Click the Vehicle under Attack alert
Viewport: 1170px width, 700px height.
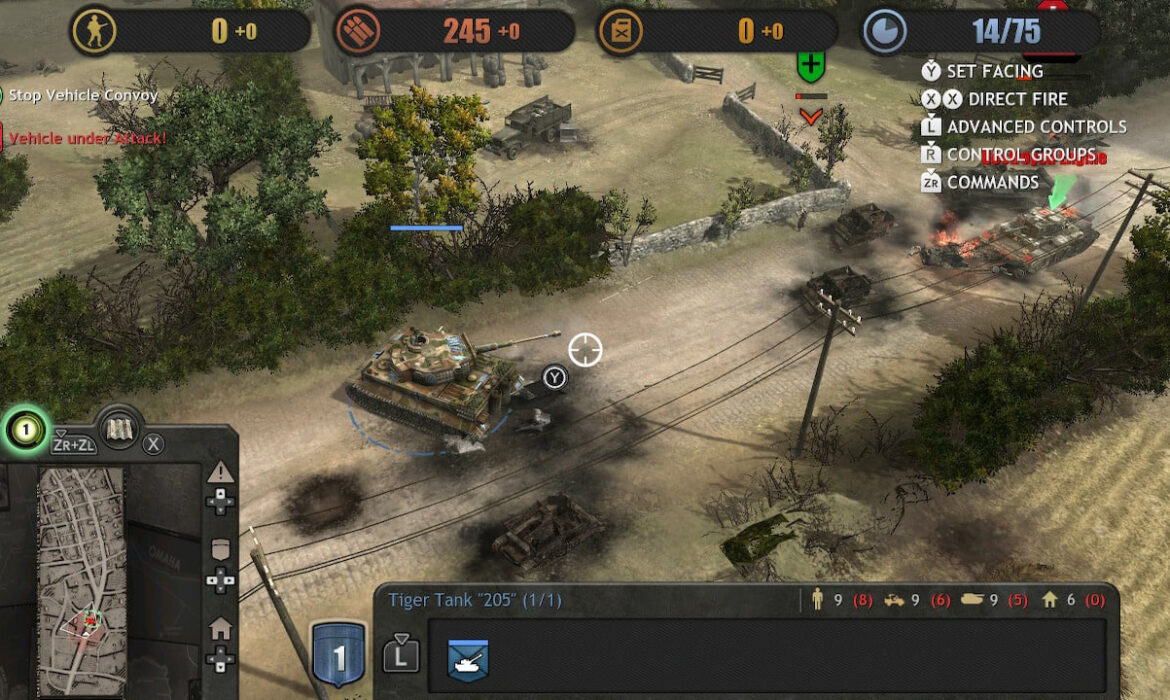tap(88, 138)
